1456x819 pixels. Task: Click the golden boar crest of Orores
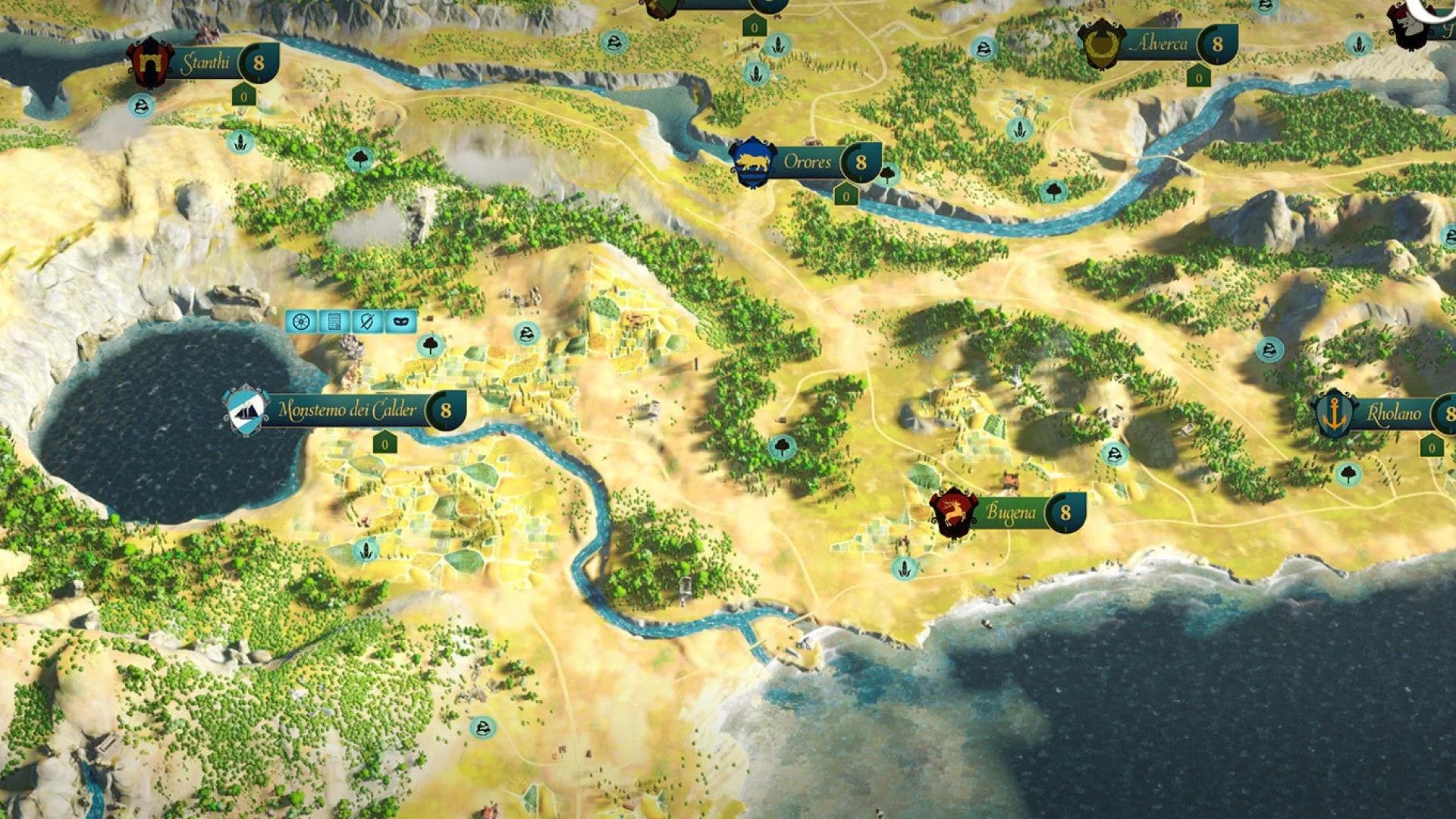coord(752,160)
